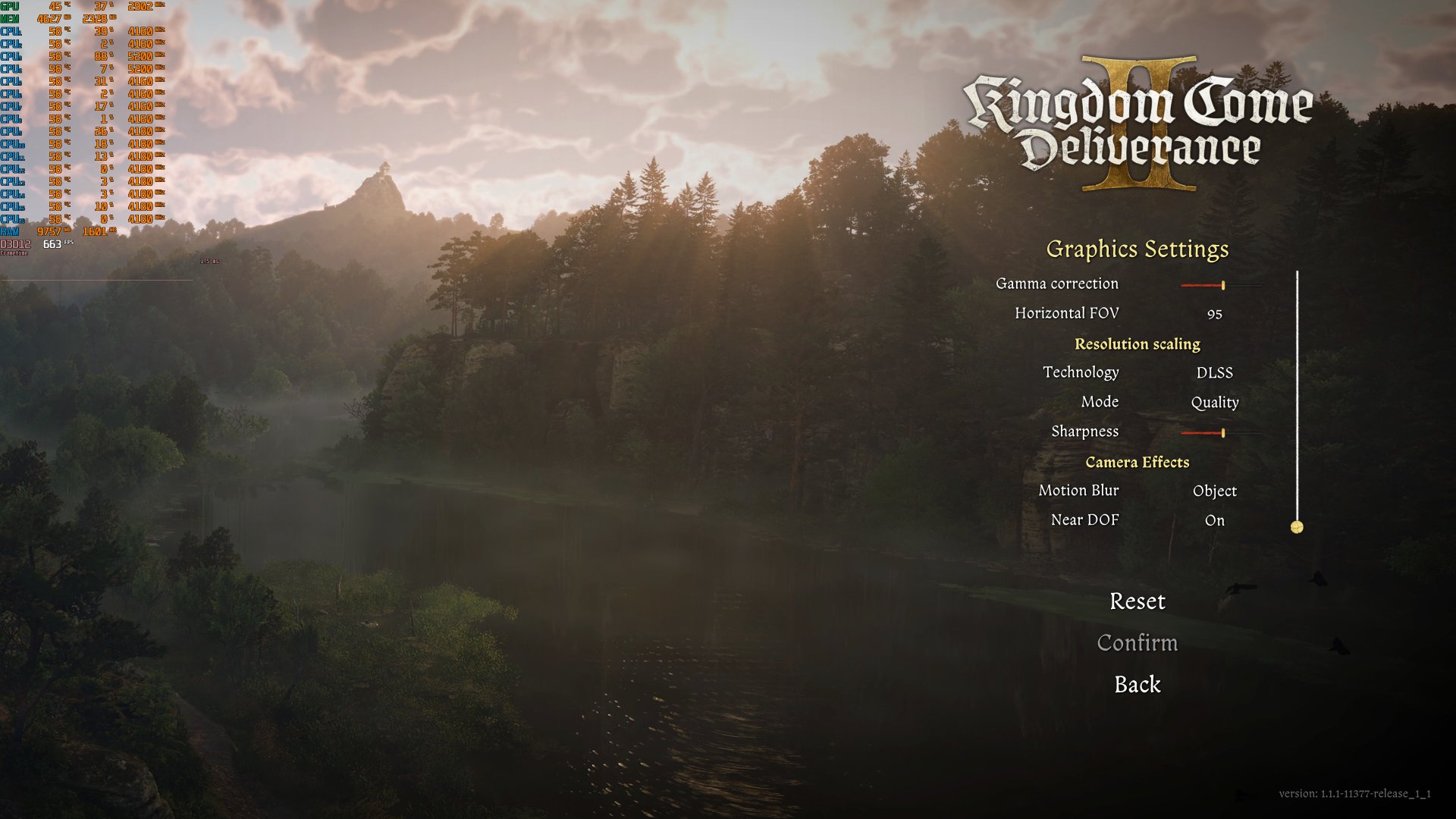
Task: Click the grayed-out Confirm button
Action: tap(1137, 643)
